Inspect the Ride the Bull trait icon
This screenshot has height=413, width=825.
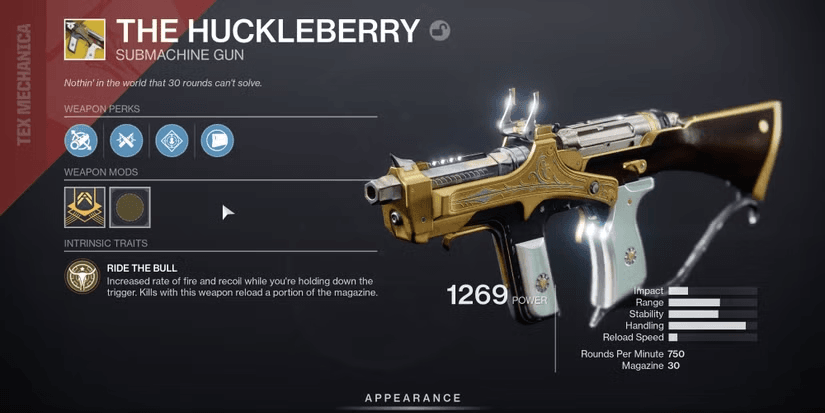82,279
